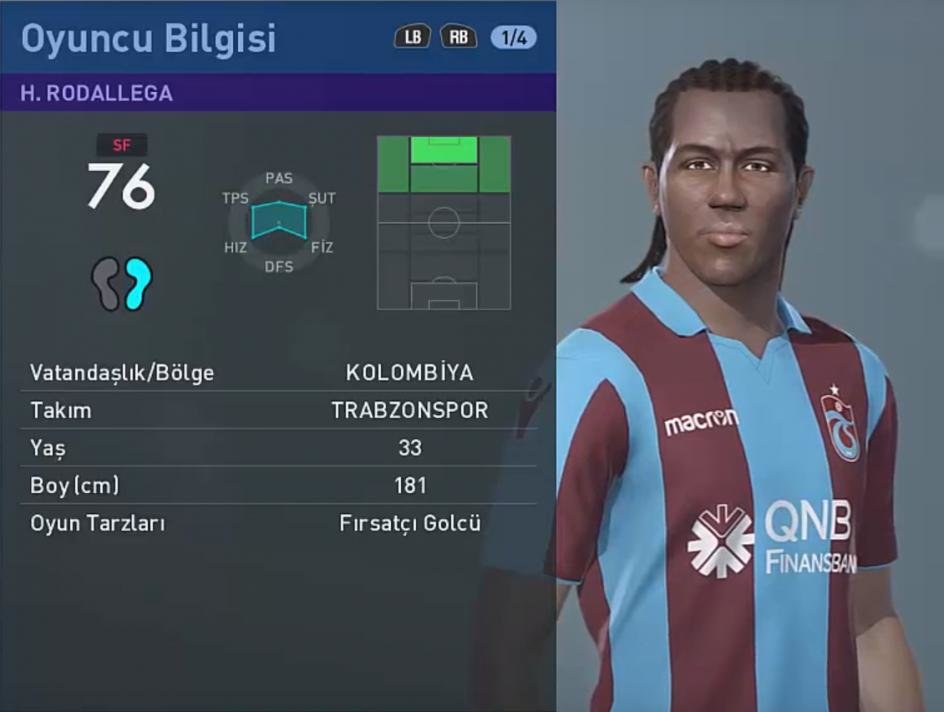Select the Vatandaşlık/Bölge row
Viewport: 944px width, 712px height.
[x=278, y=373]
